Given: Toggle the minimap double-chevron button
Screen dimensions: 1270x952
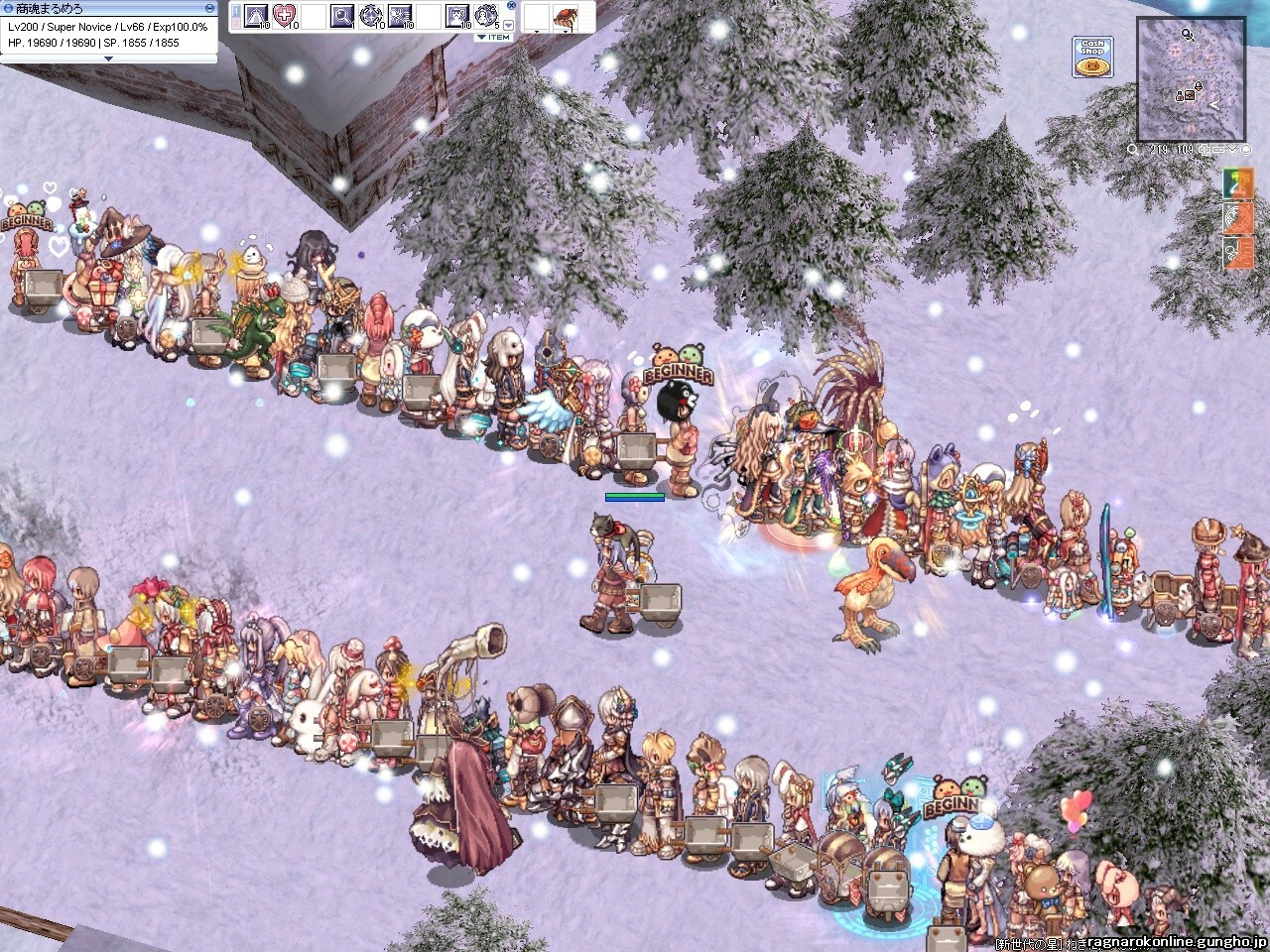Looking at the screenshot, I should click(x=1231, y=150).
